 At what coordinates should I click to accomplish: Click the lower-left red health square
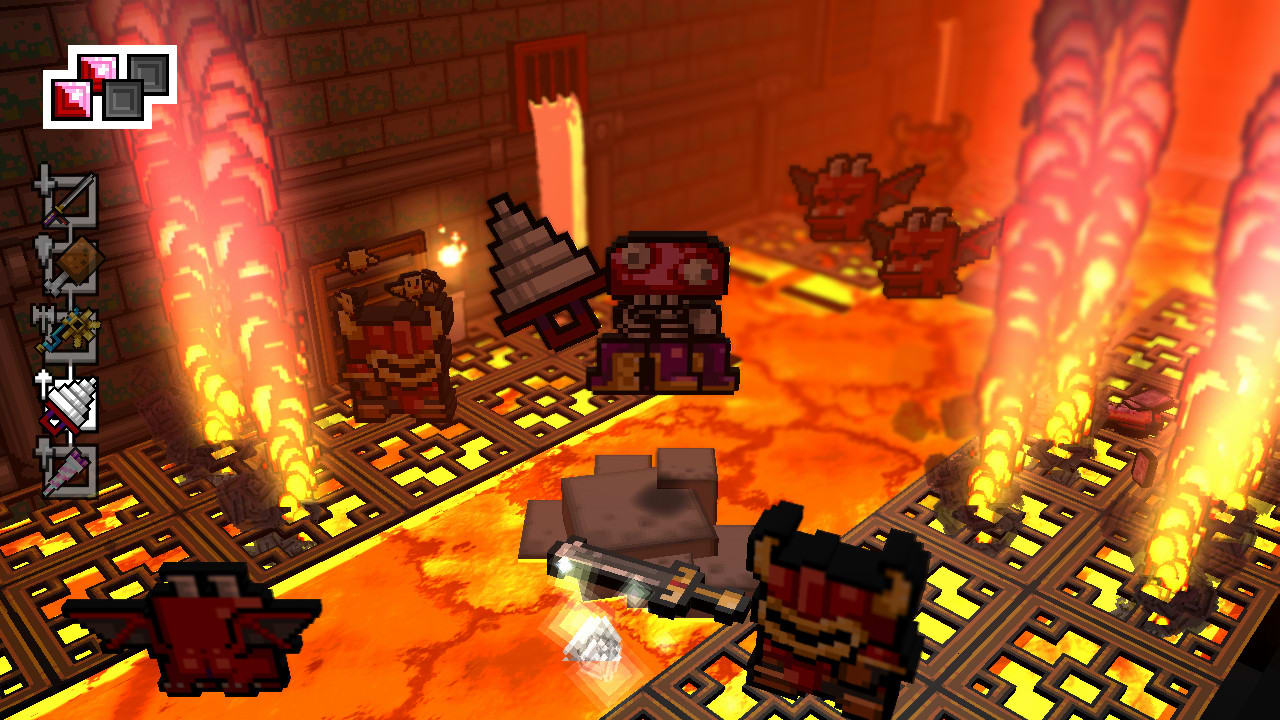[x=71, y=99]
